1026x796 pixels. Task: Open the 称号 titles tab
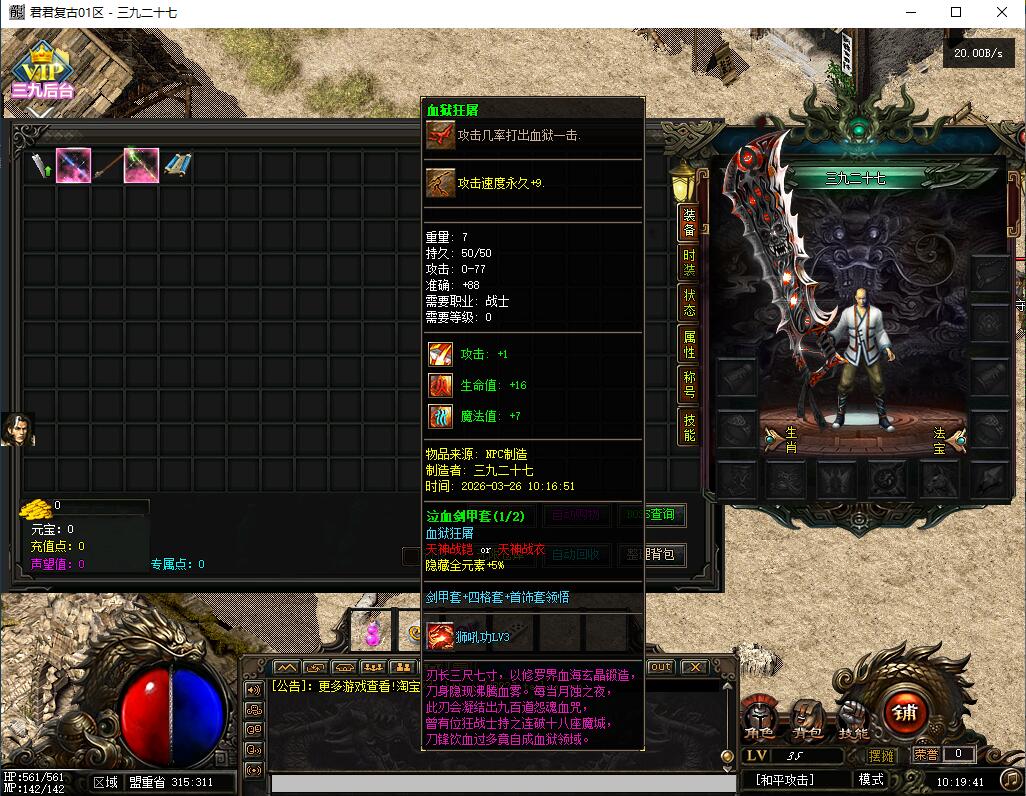(x=689, y=384)
